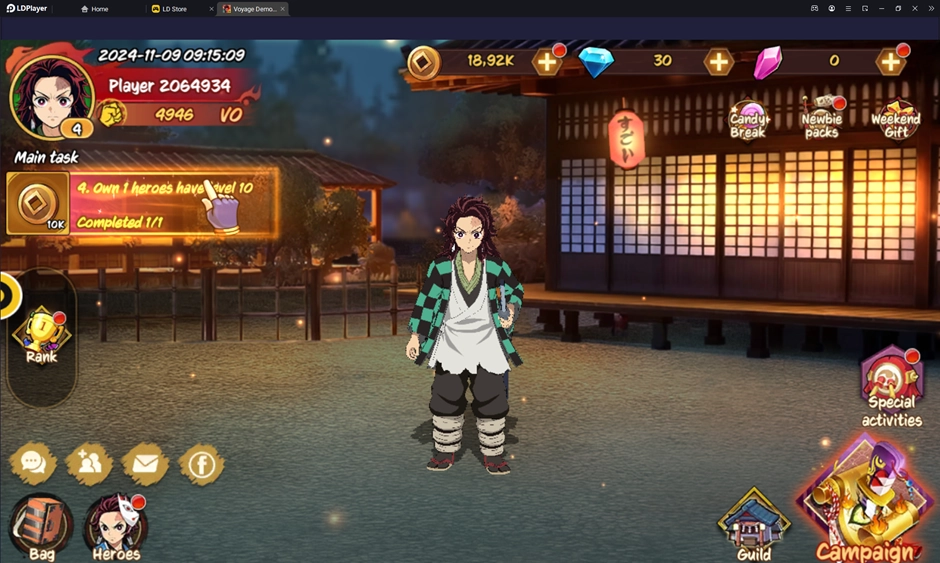This screenshot has height=563, width=940.
Task: Open the Guild building
Action: [754, 525]
